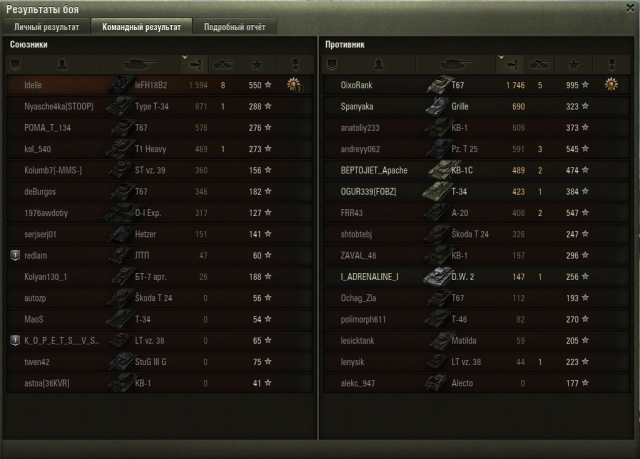Close the battle results window
The image size is (640, 459).
629,8
